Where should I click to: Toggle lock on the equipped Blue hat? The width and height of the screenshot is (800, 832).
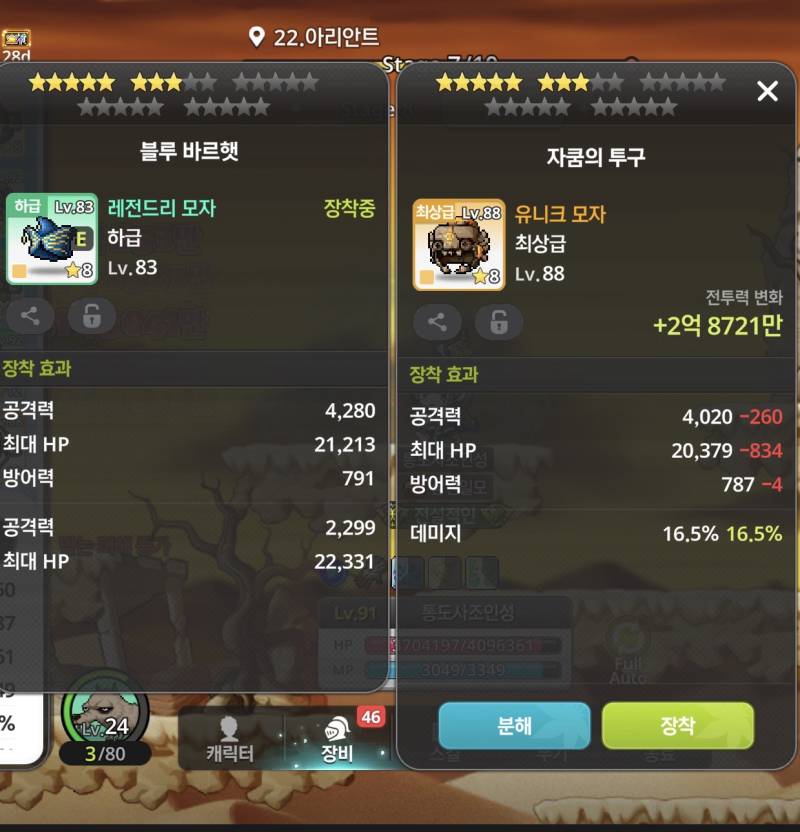coord(91,316)
